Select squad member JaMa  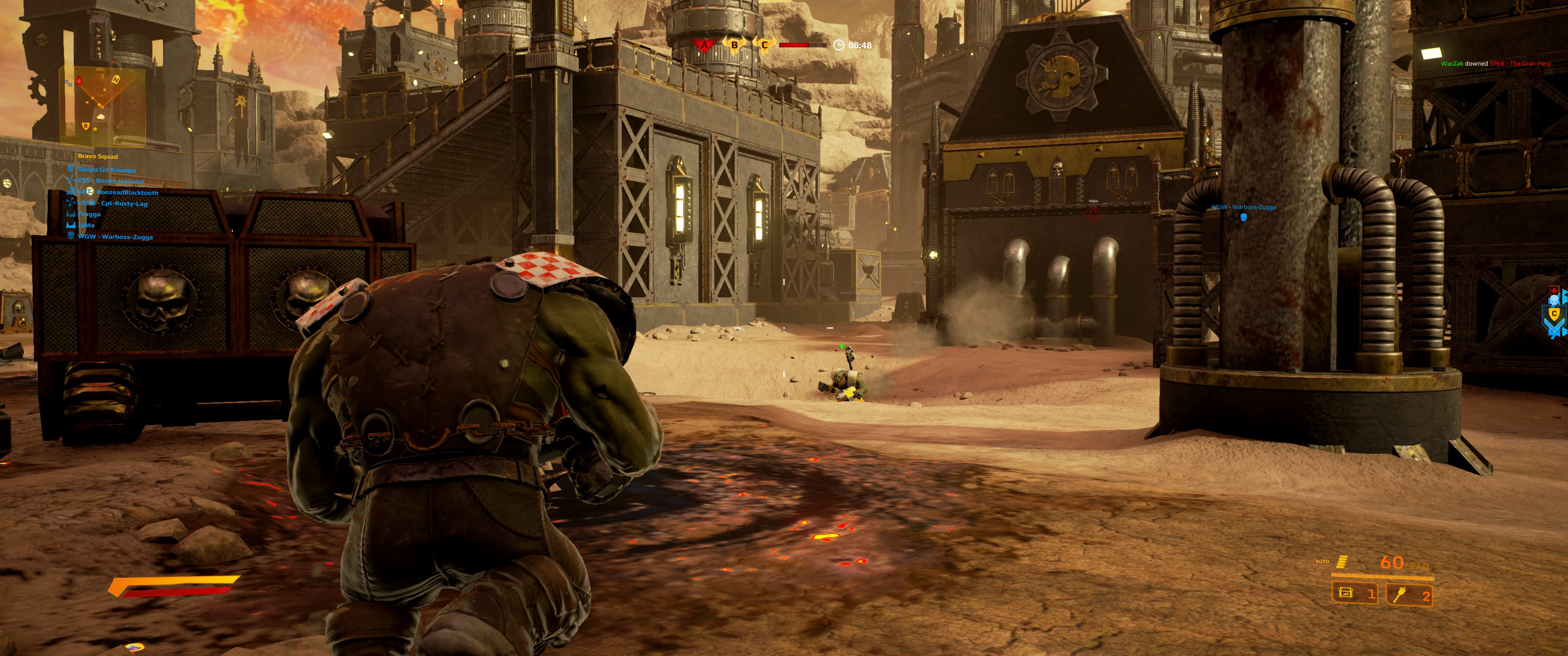[86, 225]
